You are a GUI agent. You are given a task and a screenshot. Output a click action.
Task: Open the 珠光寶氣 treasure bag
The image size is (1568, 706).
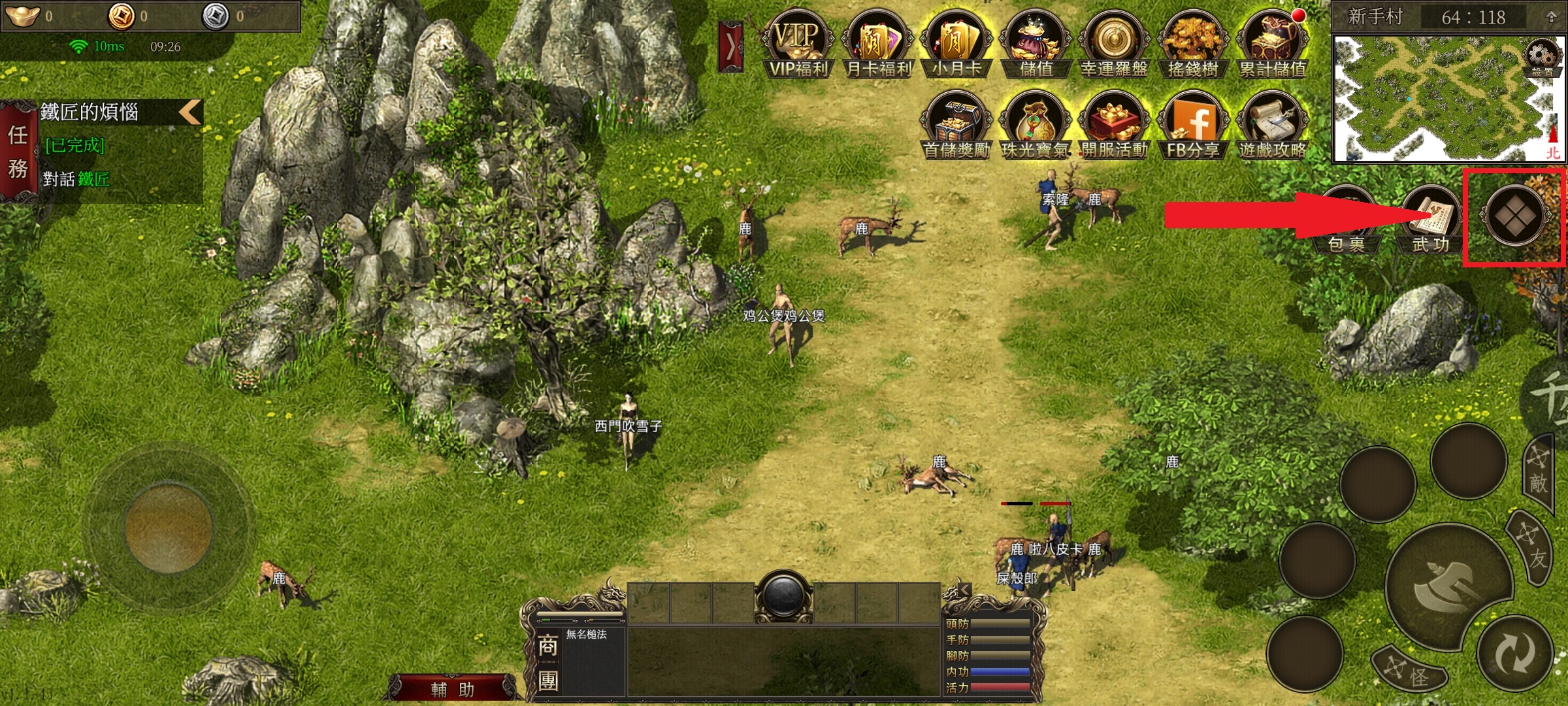coord(1036,126)
